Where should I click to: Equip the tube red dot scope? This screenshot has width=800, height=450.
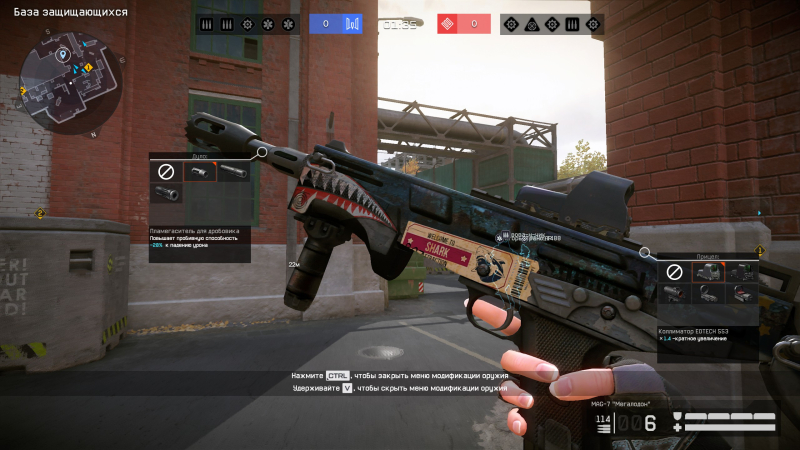click(x=675, y=293)
